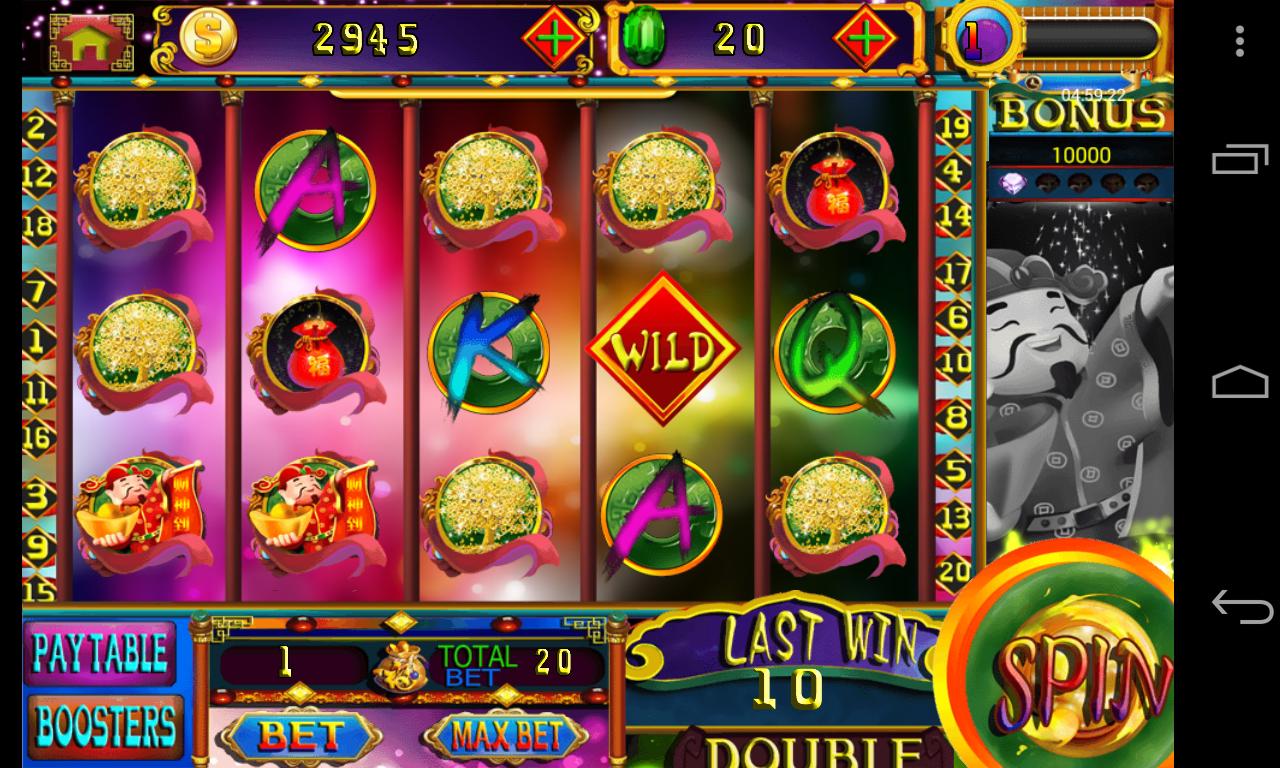Click the red plus to buy more coins

click(557, 37)
